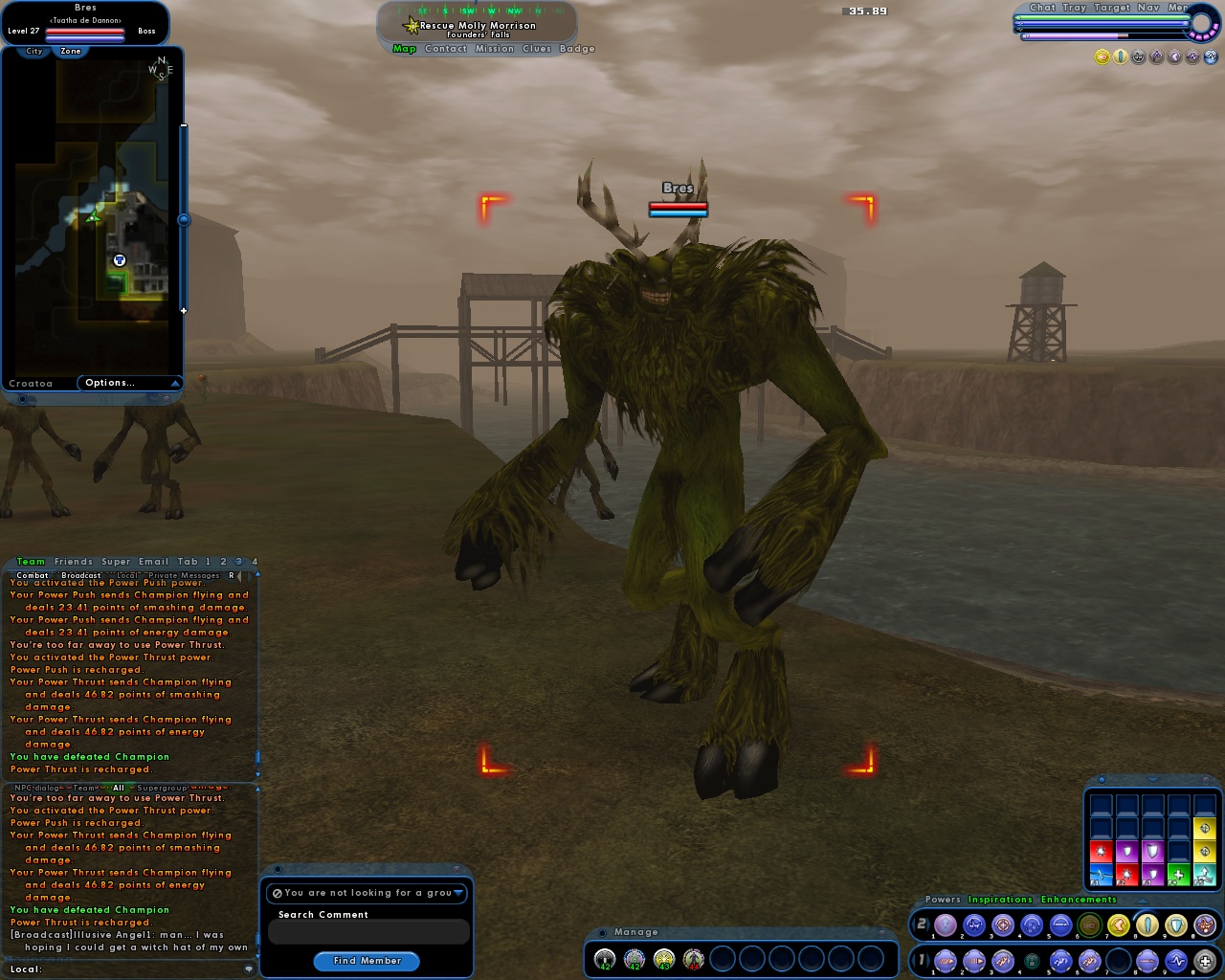Click the mission star beside Rescue Molly Morrison
The image size is (1225, 980).
tap(411, 24)
